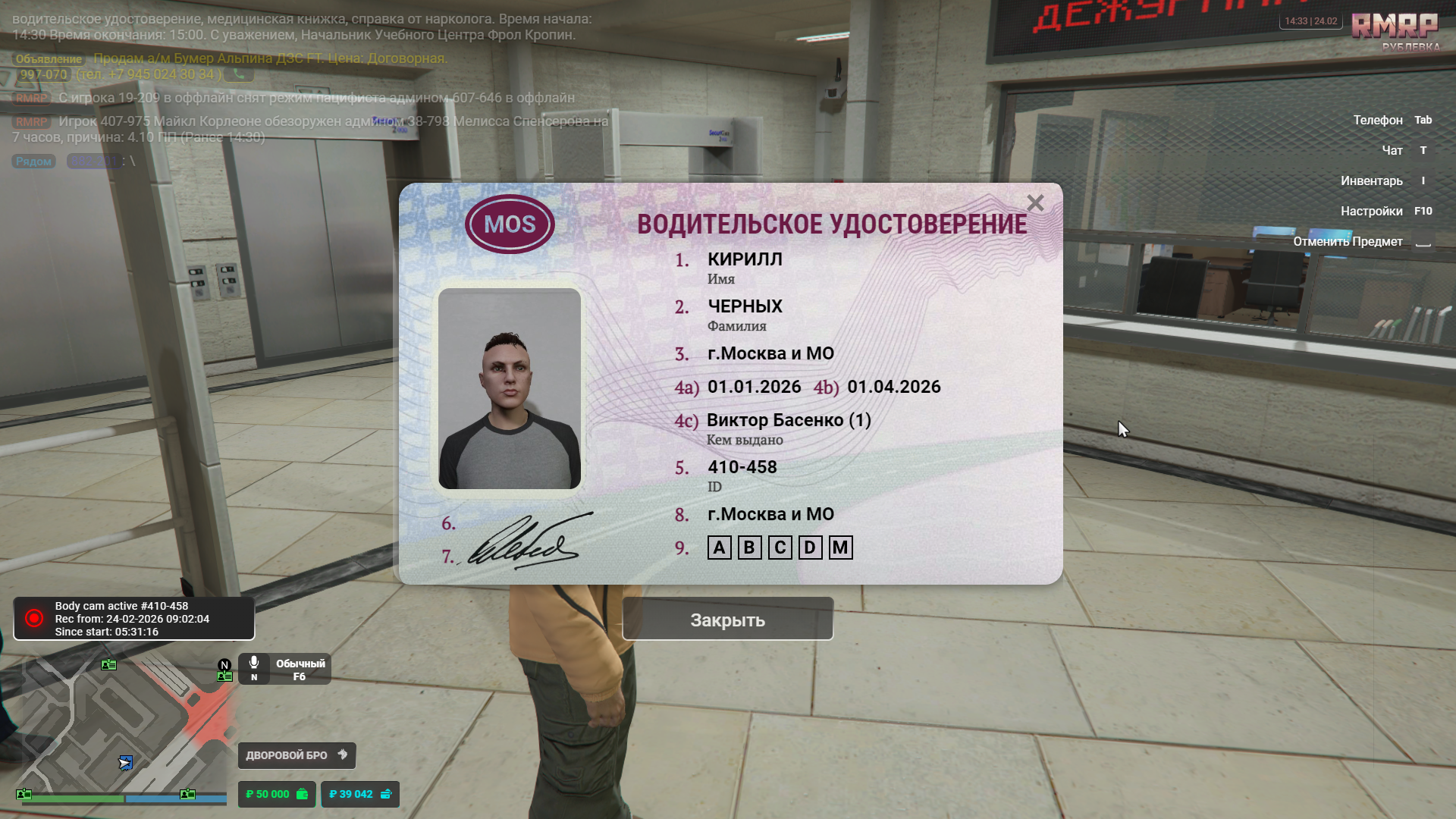Image resolution: width=1456 pixels, height=819 pixels.
Task: Click the Закрыть button
Action: (x=727, y=620)
